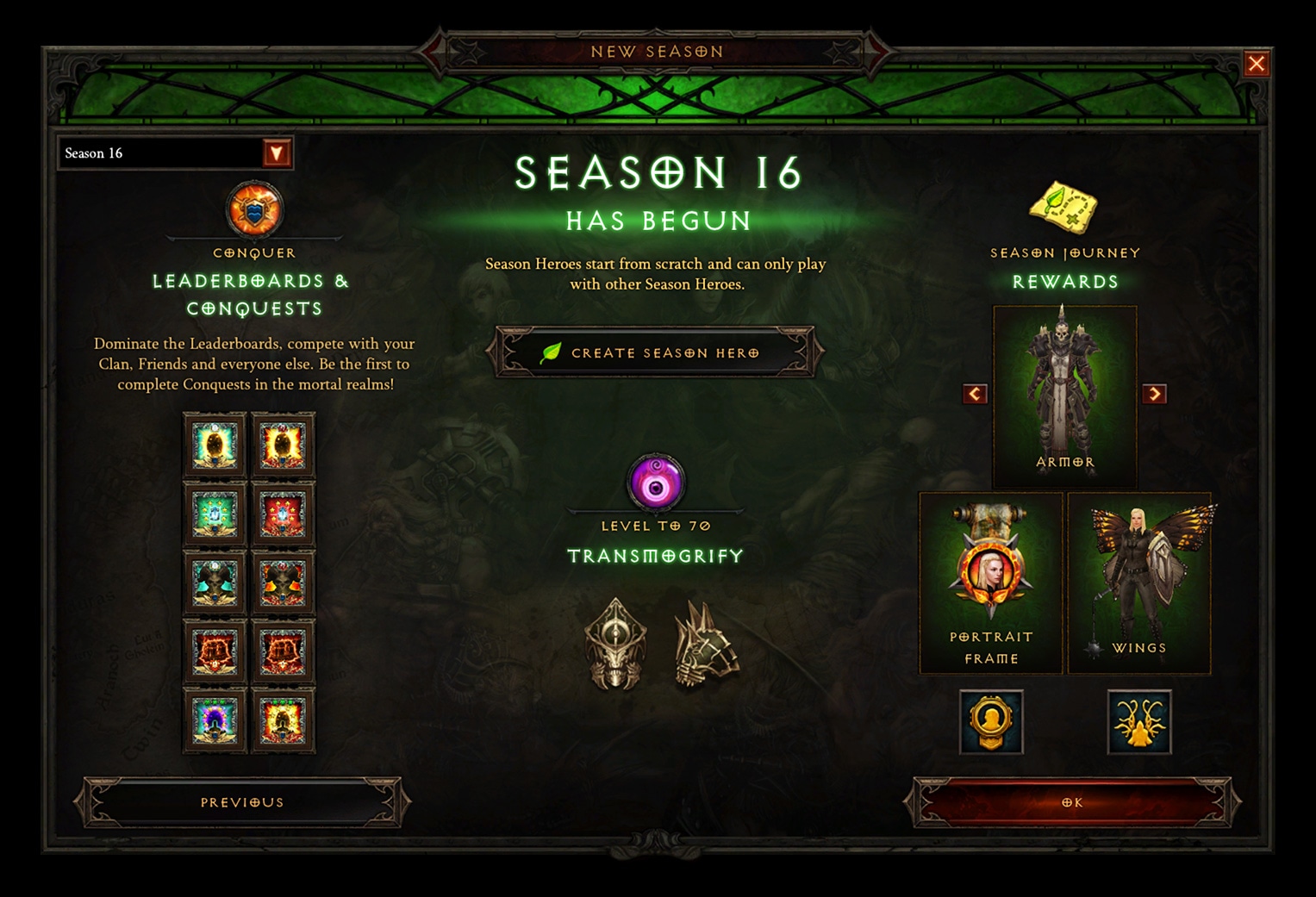Click the gold portrait frame reward icon
The width and height of the screenshot is (1316, 897).
(991, 724)
